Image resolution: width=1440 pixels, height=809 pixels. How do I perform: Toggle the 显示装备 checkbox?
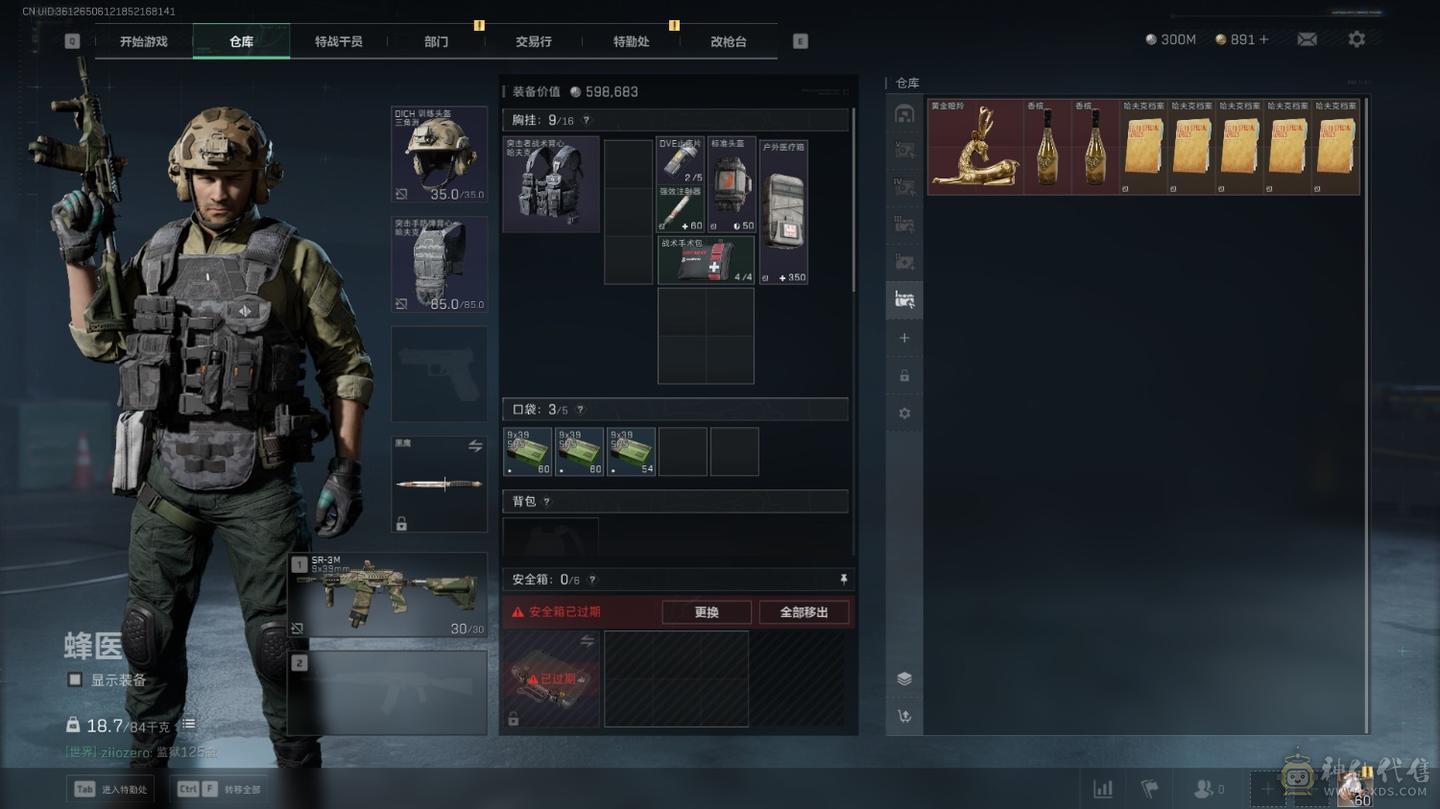coord(75,680)
